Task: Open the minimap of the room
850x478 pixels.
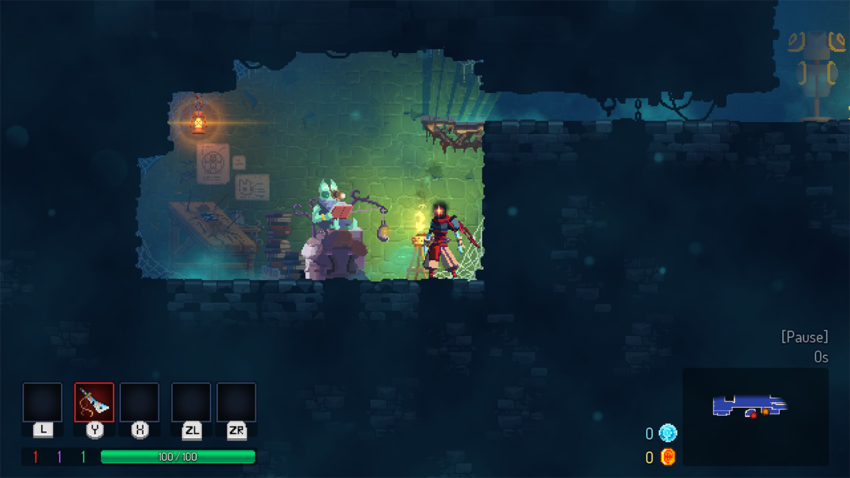Action: tap(755, 416)
